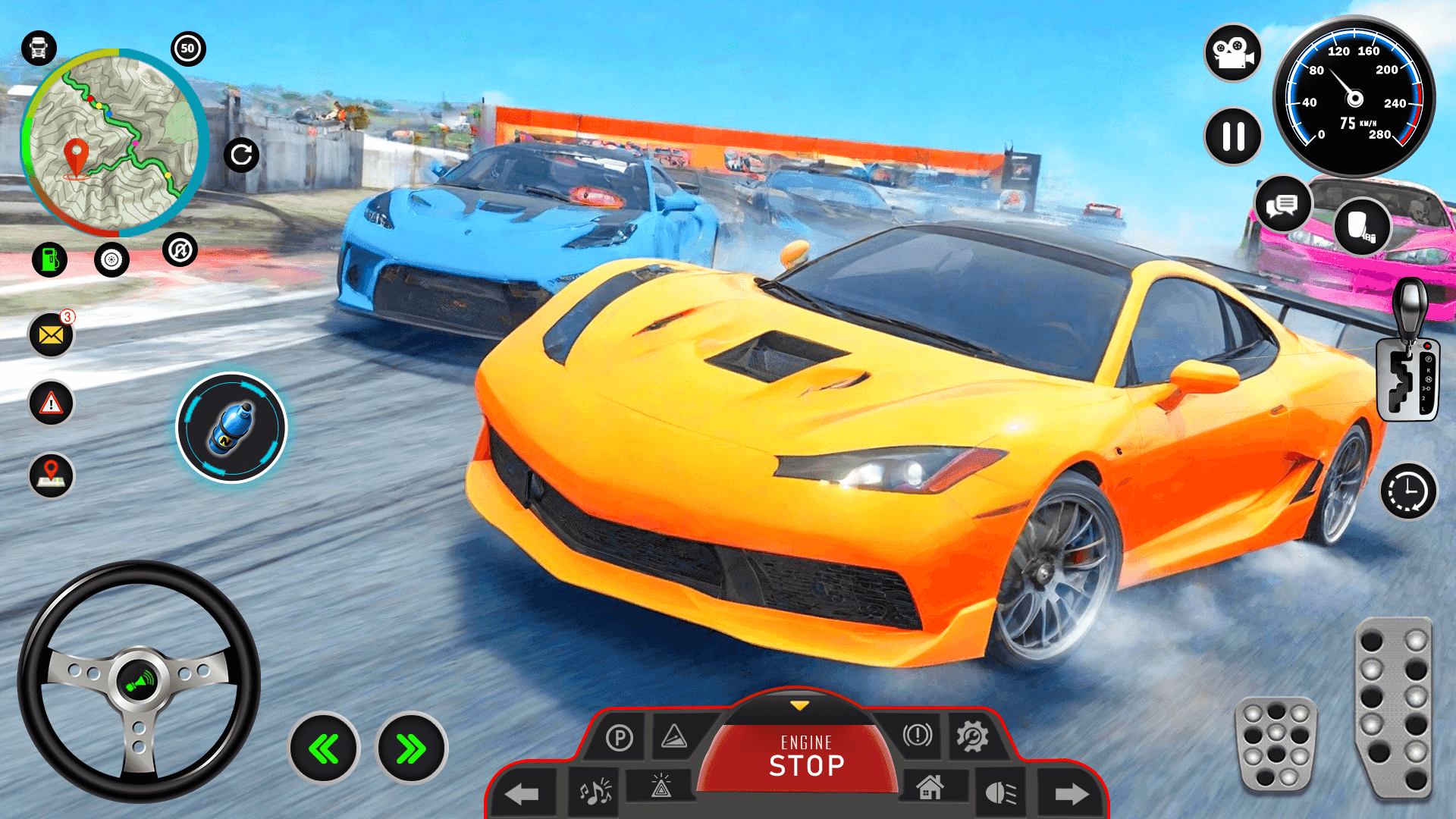The height and width of the screenshot is (819, 1456).
Task: Reset the race with the restart arrow
Action: point(243,155)
